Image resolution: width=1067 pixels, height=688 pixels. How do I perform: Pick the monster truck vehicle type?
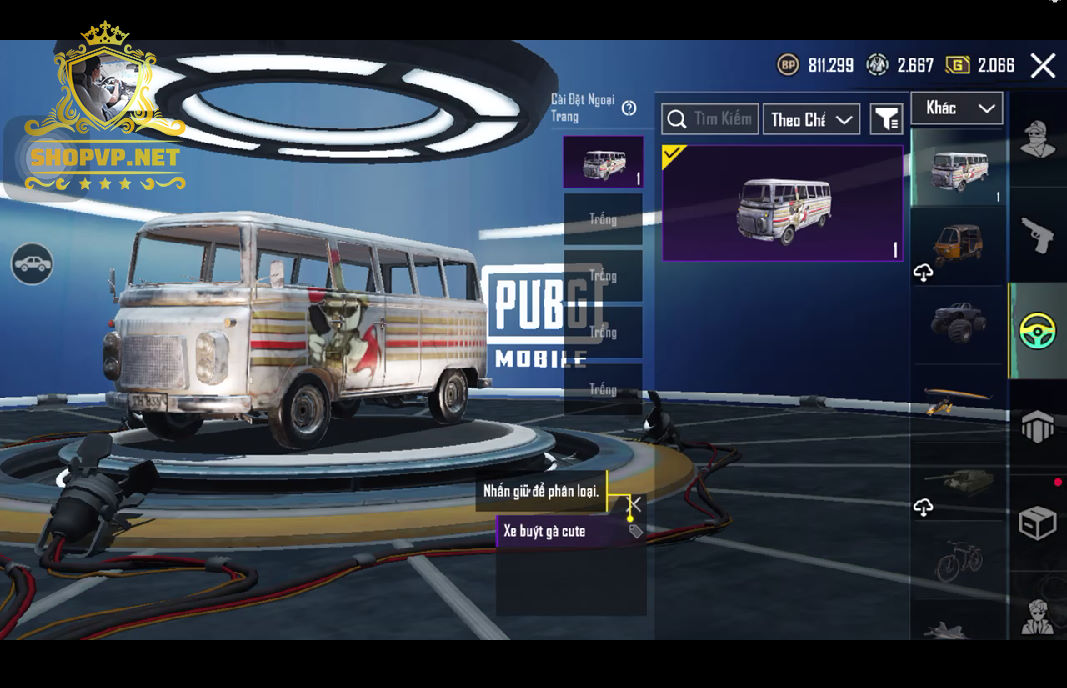[x=958, y=323]
